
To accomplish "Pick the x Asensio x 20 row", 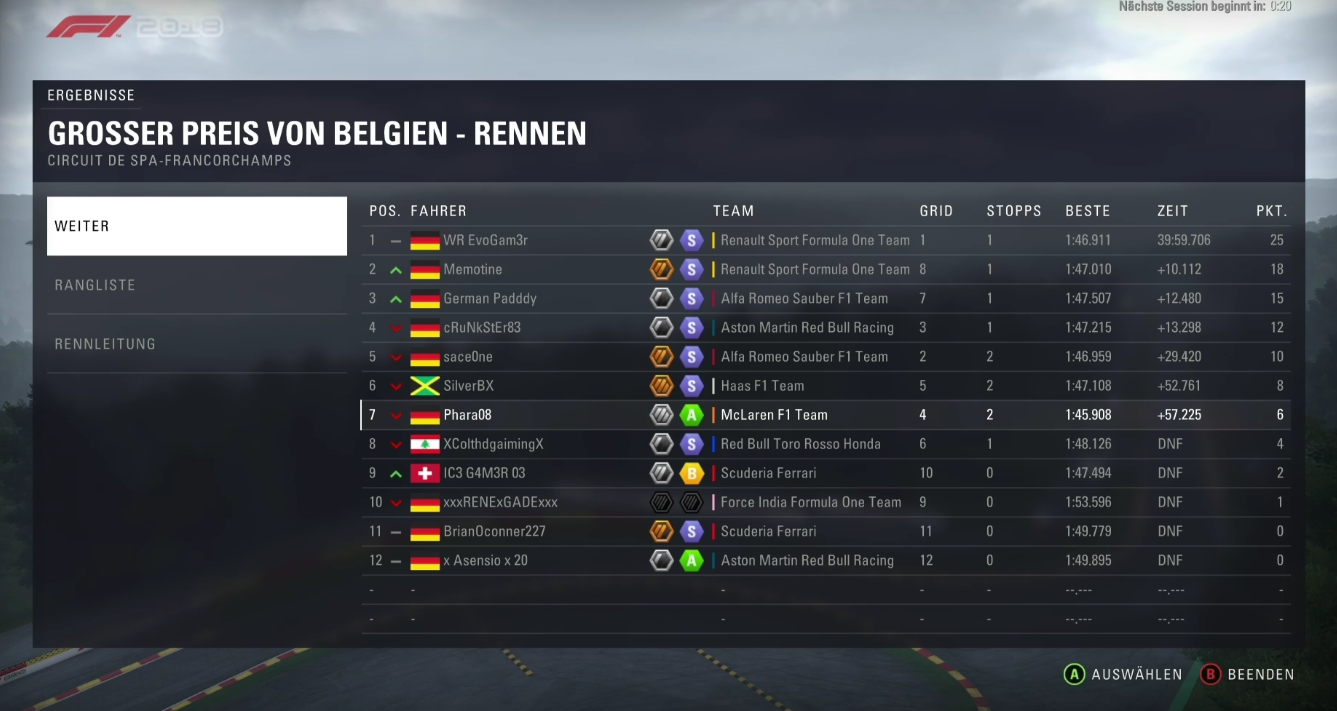I will (825, 560).
